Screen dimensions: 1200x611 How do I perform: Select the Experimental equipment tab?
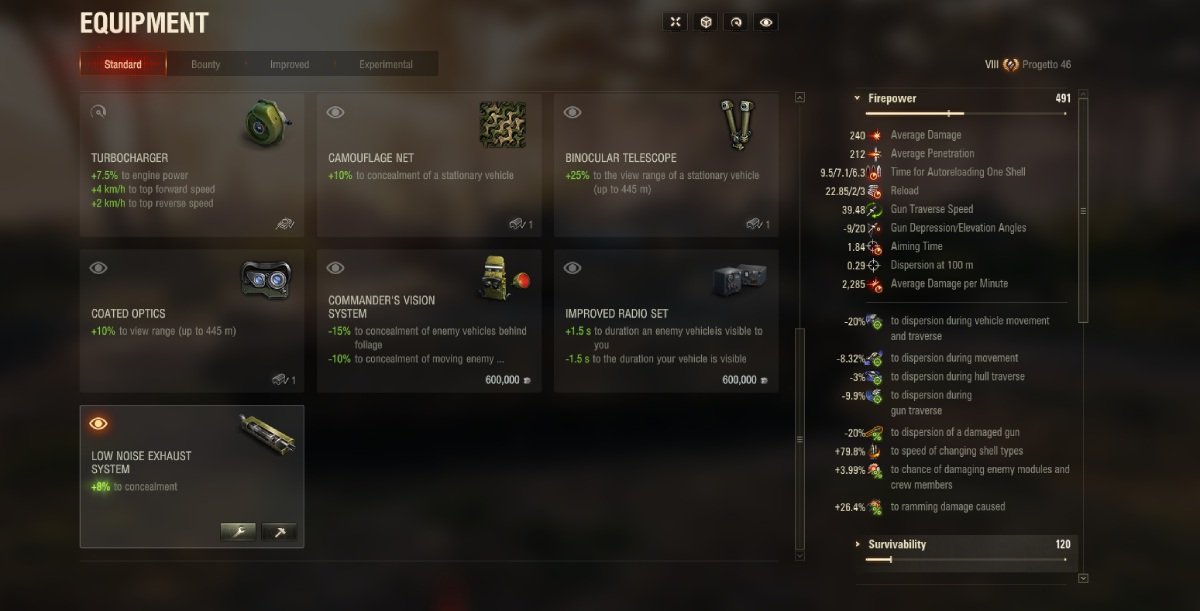pos(386,65)
